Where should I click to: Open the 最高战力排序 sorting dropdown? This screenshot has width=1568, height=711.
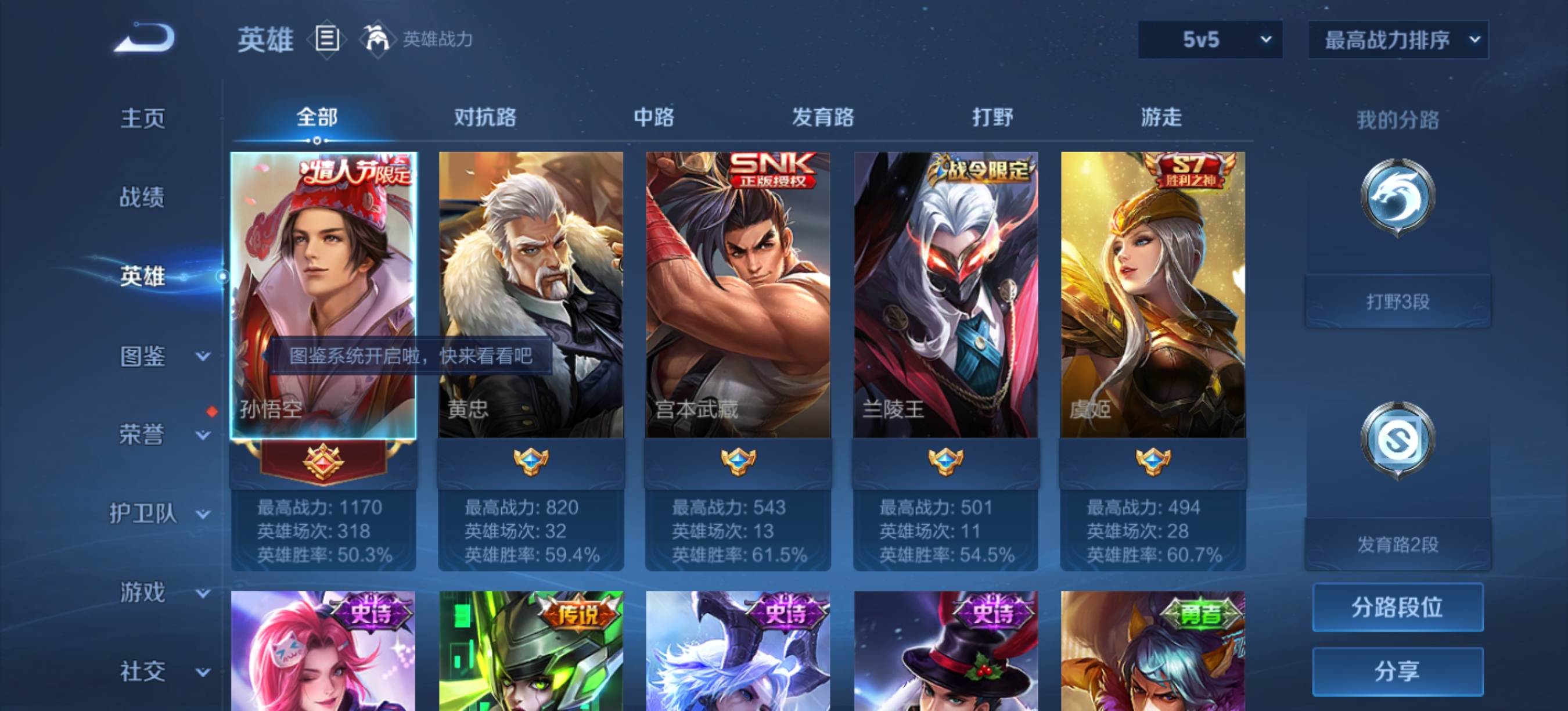(1398, 39)
